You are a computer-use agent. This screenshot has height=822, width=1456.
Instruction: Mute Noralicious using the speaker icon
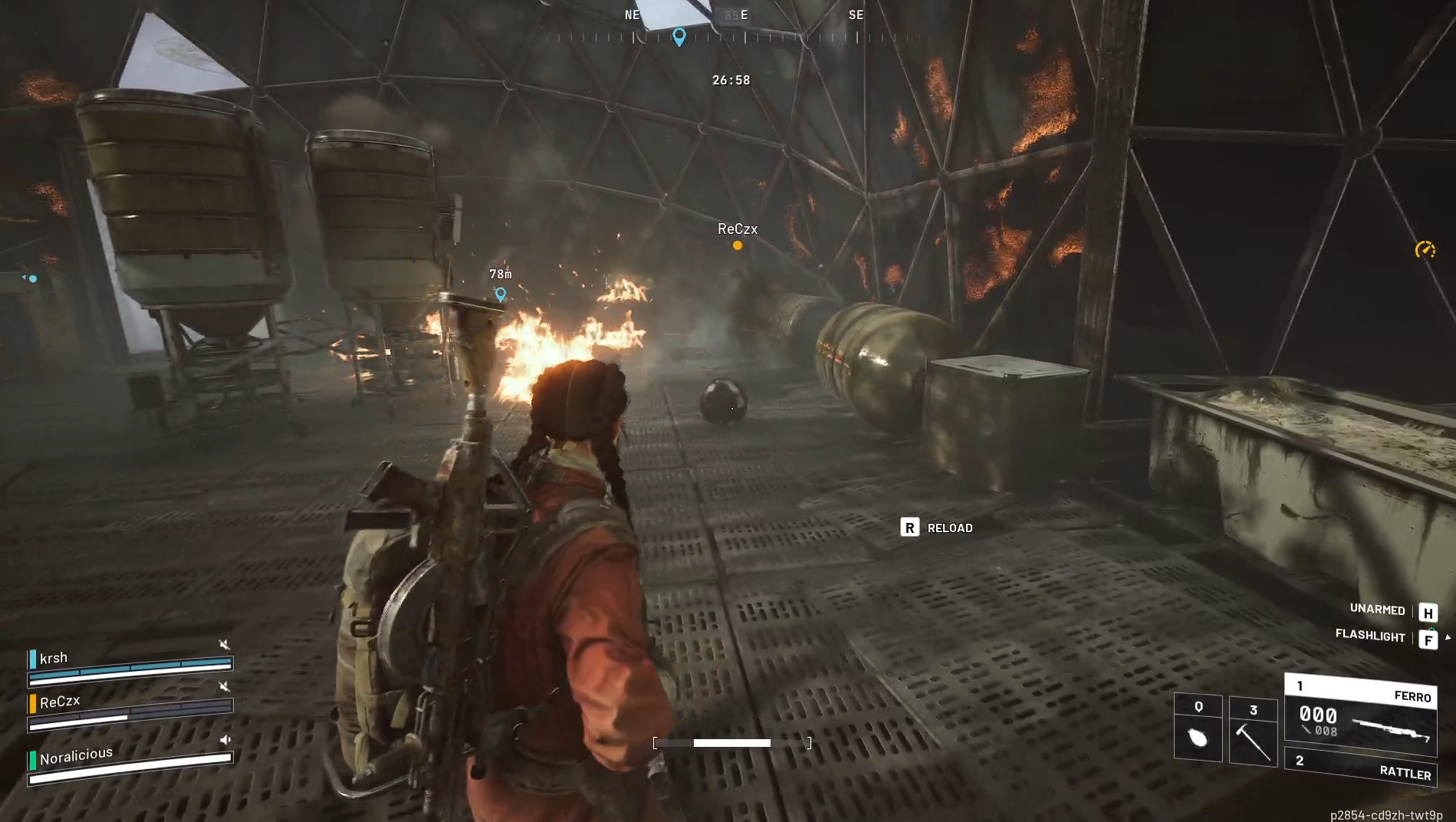coord(224,740)
